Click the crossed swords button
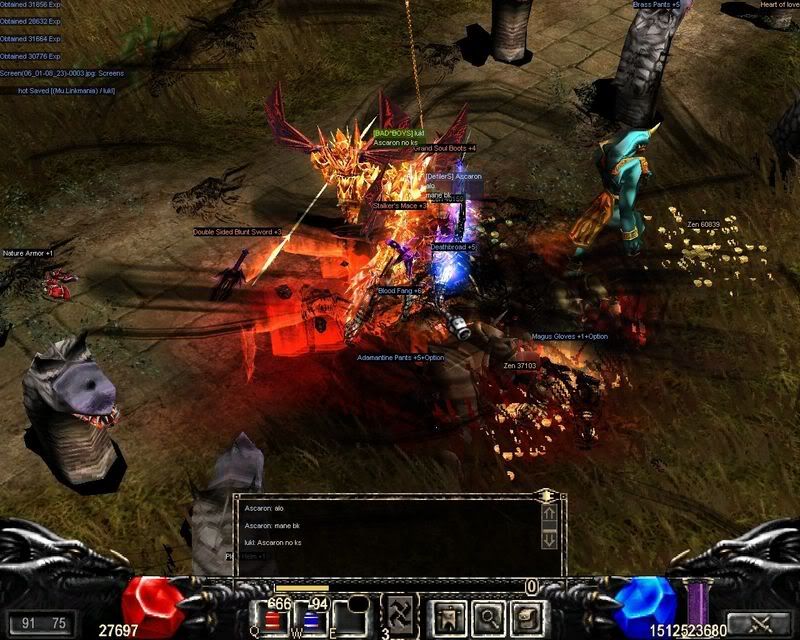The image size is (800, 640). tap(757, 623)
